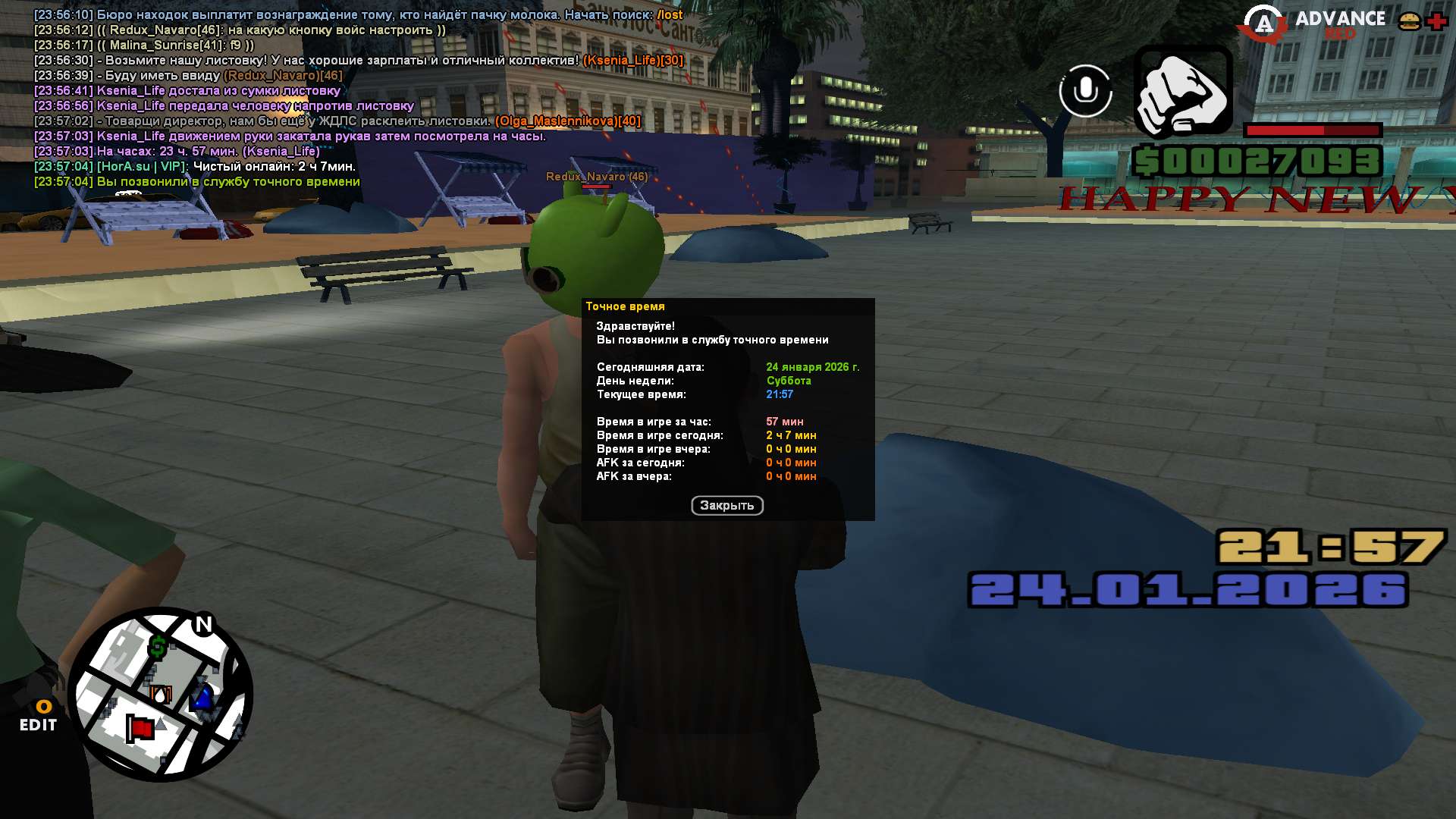This screenshot has height=819, width=1456.
Task: Close the Точное время dialog with Закрыть
Action: pyautogui.click(x=726, y=505)
